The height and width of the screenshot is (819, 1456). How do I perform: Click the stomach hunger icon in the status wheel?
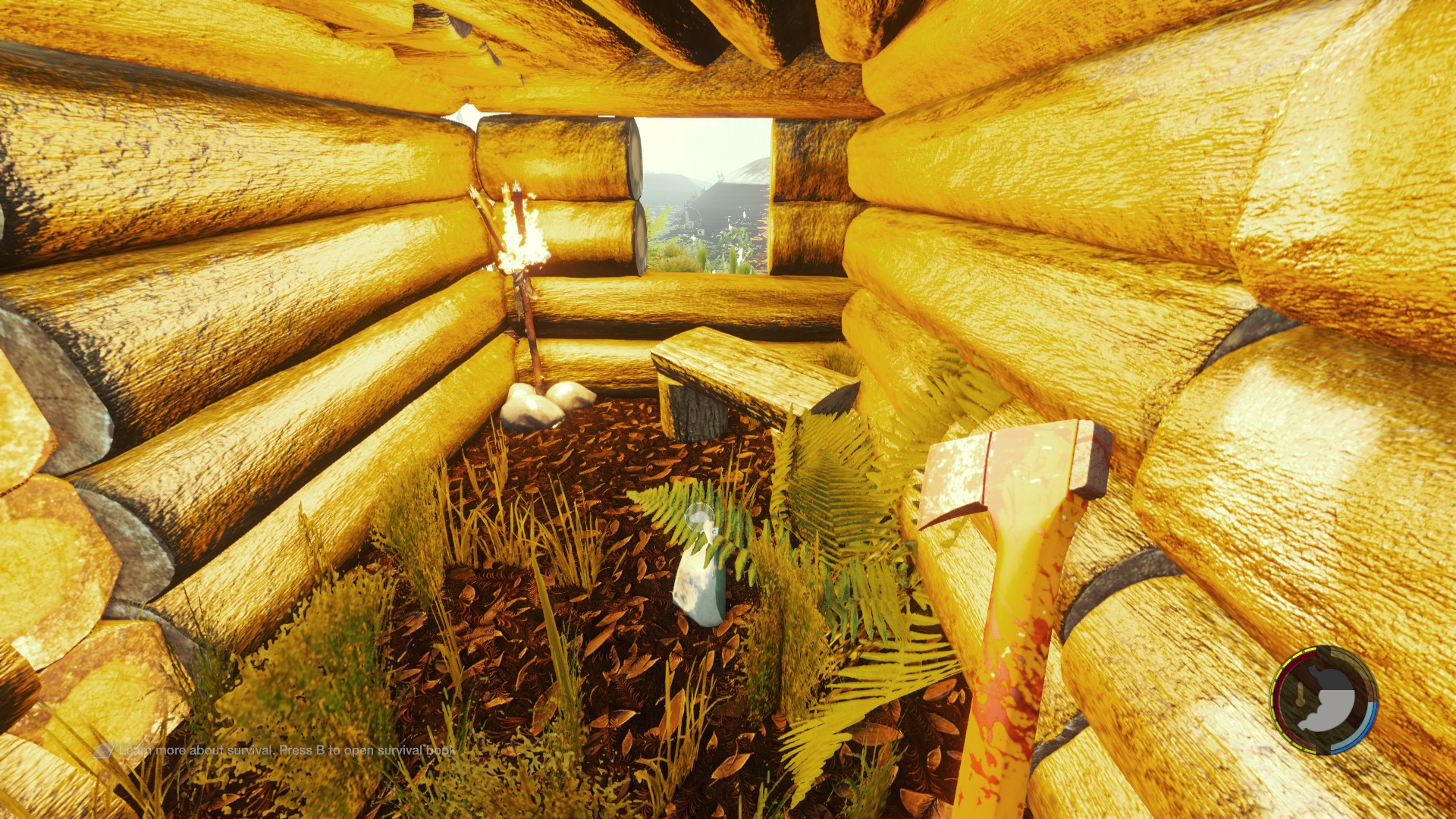[x=1329, y=700]
